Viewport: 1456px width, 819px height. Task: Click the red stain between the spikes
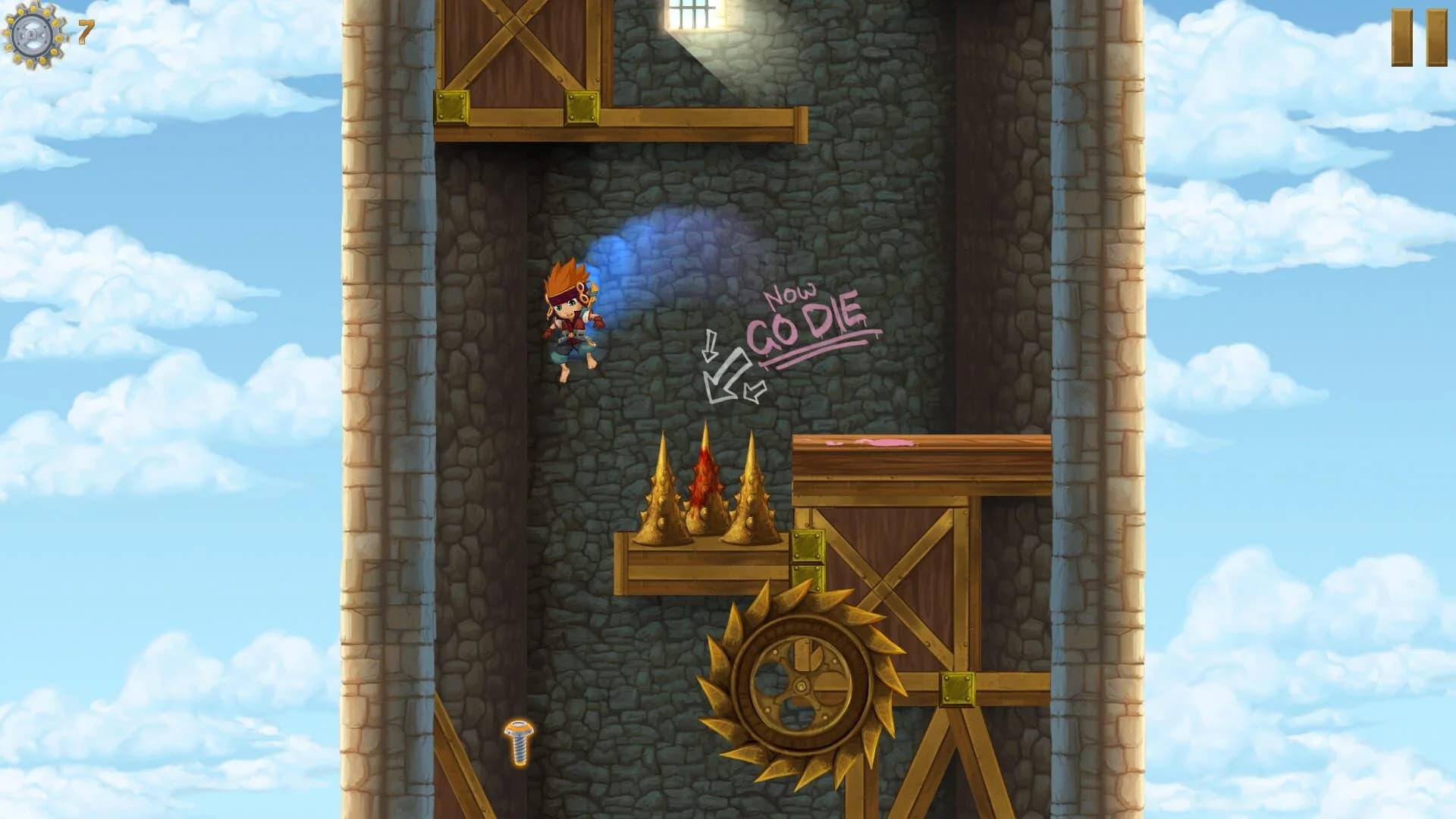pos(704,474)
